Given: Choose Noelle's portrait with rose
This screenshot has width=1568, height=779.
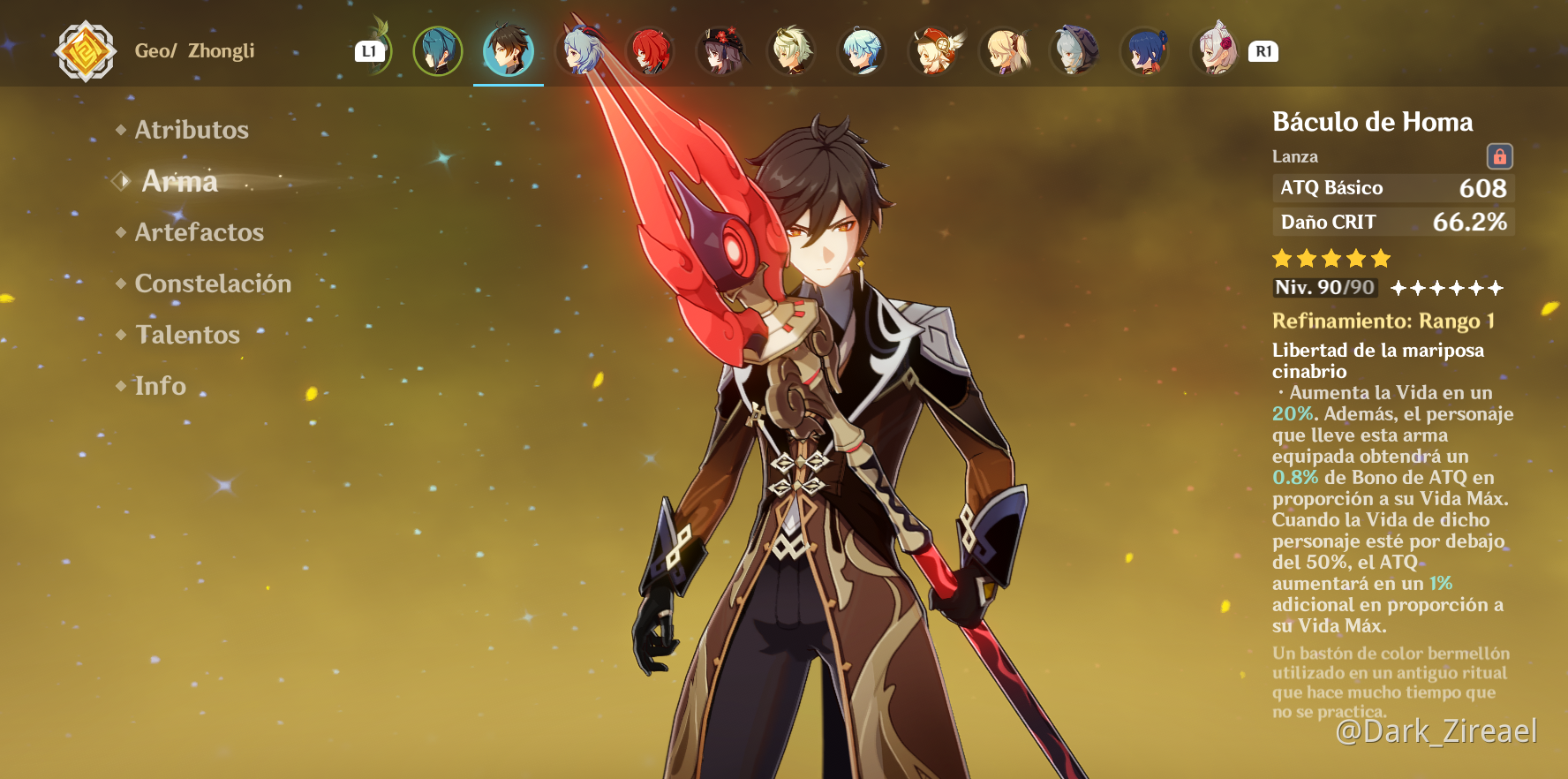Looking at the screenshot, I should click(1216, 51).
